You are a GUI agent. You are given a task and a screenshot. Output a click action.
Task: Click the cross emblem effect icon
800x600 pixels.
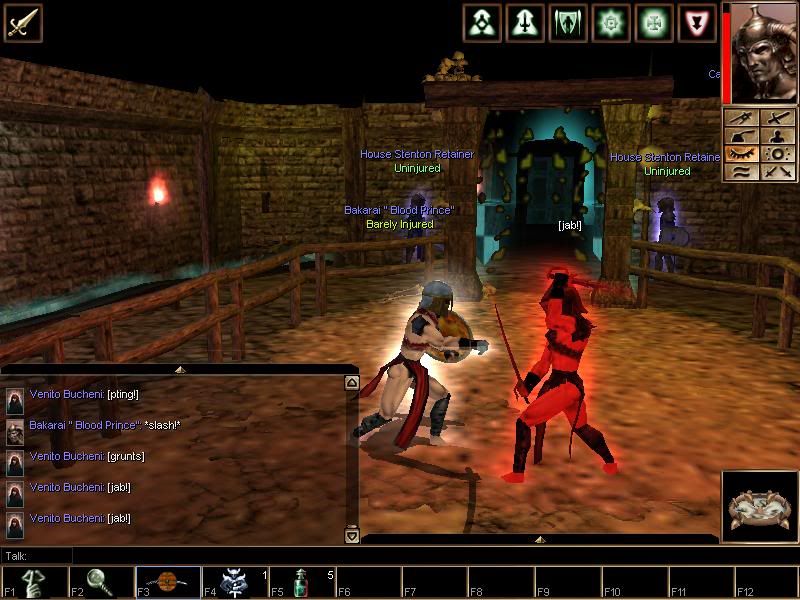(x=654, y=22)
